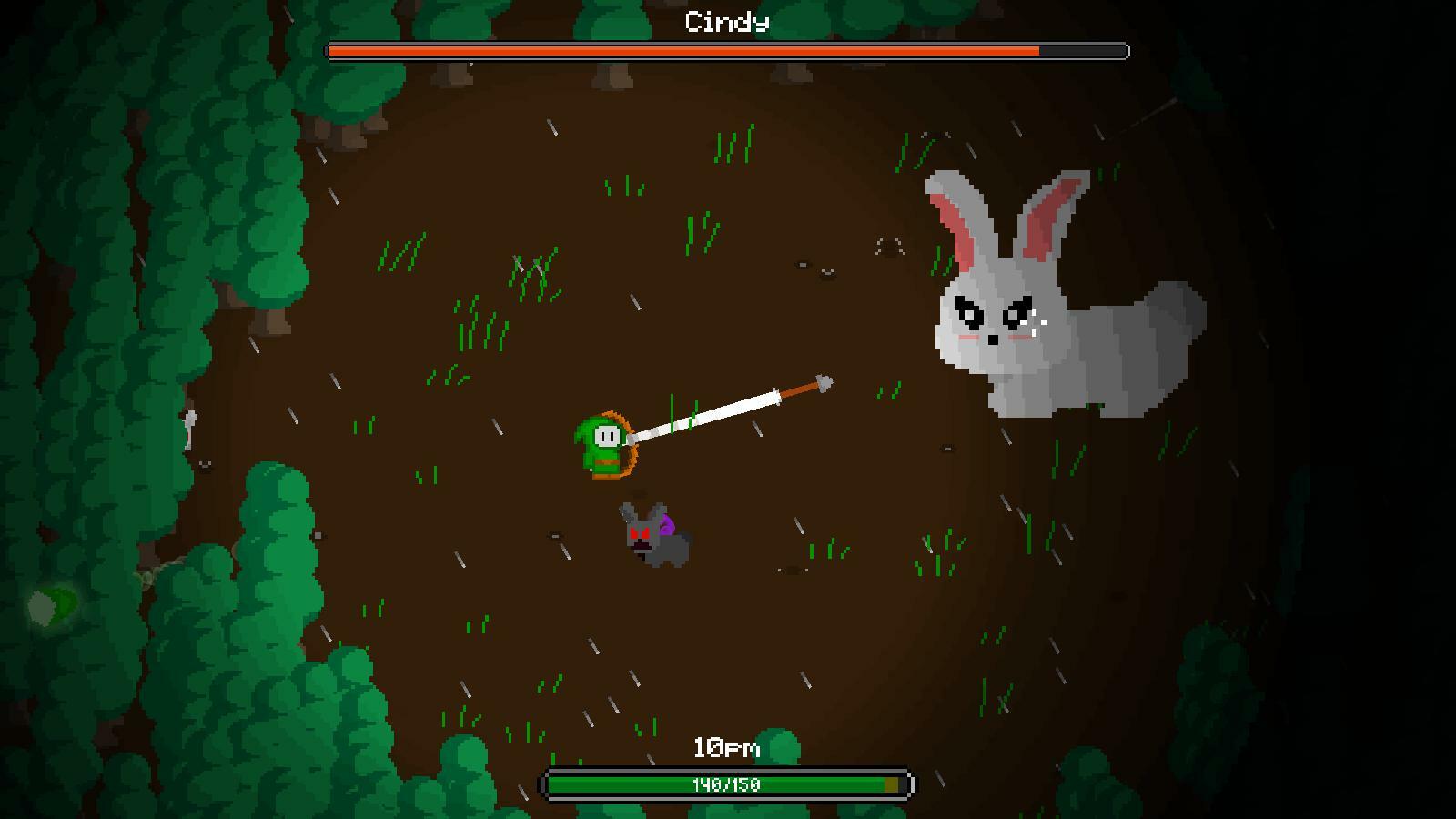Click a tree in the top-left forest

pos(182,136)
